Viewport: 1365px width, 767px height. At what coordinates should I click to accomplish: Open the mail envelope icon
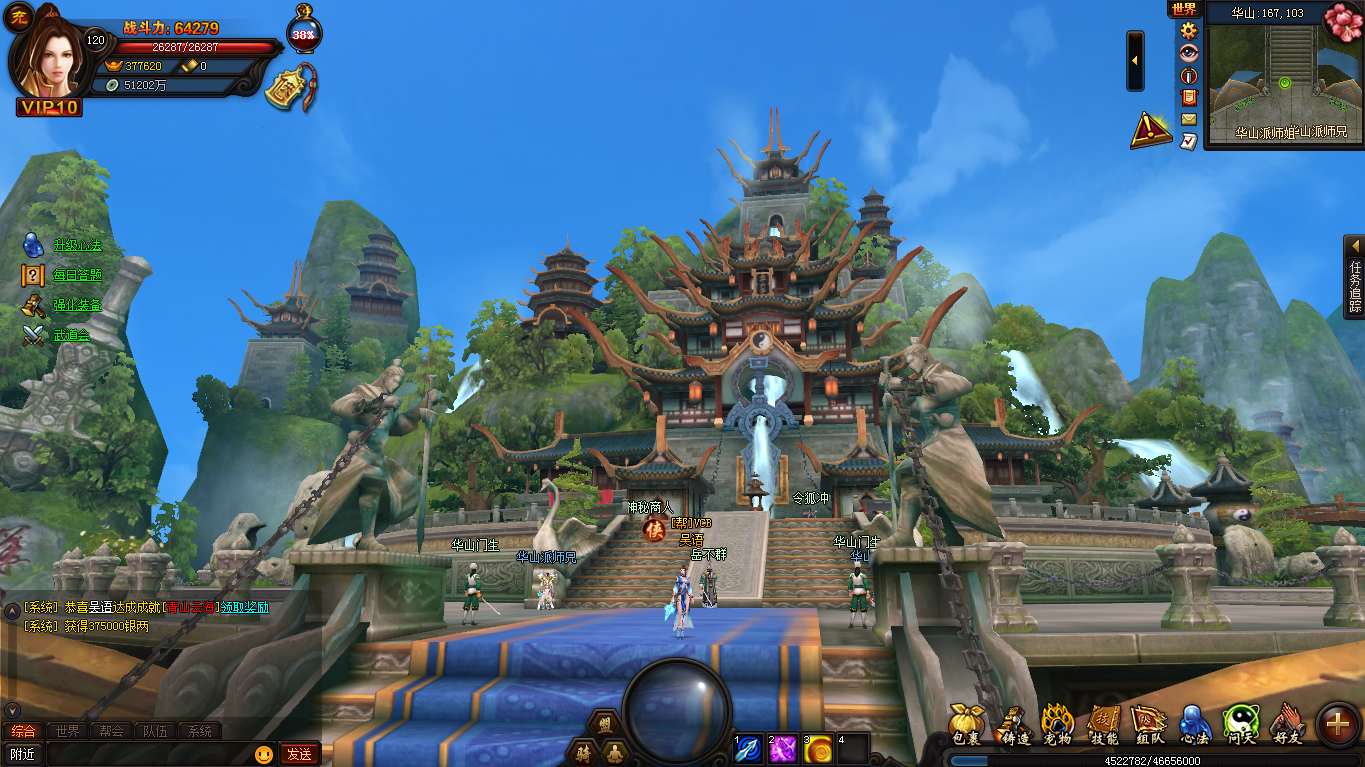1189,119
